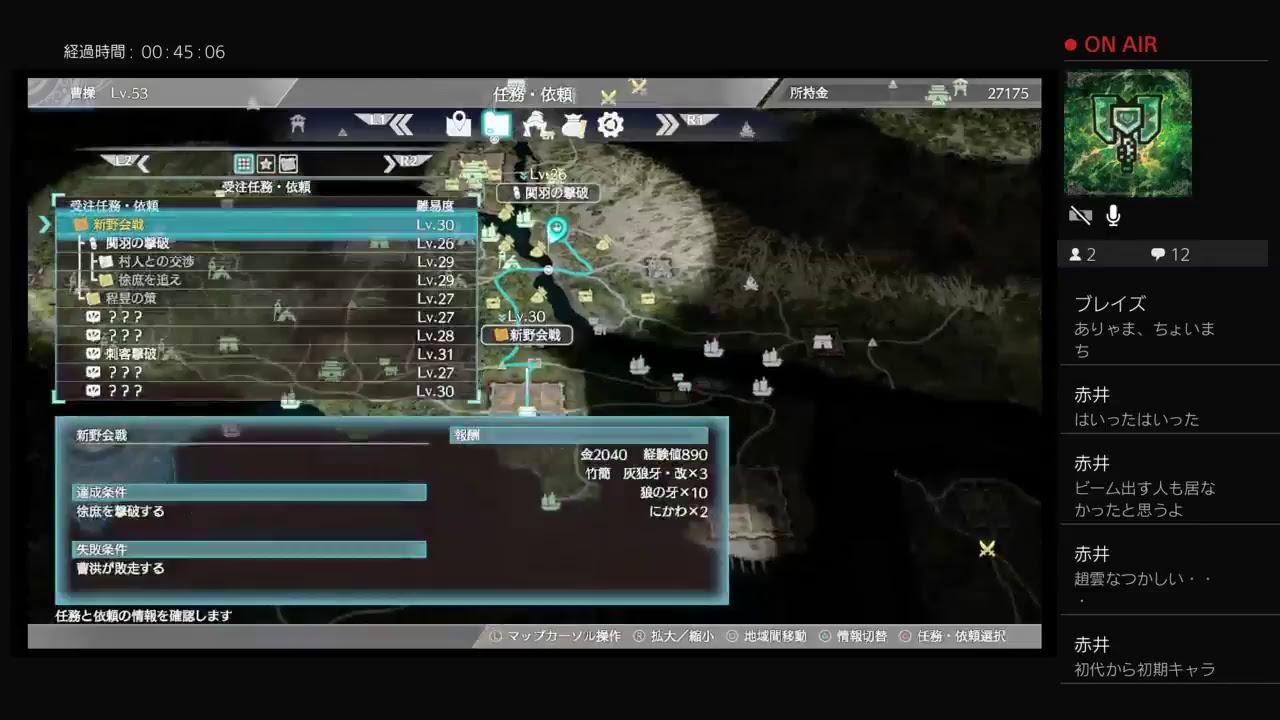Select the highlighted 任務・依頼 folder tab
Image resolution: width=1280 pixels, height=720 pixels.
pos(496,124)
